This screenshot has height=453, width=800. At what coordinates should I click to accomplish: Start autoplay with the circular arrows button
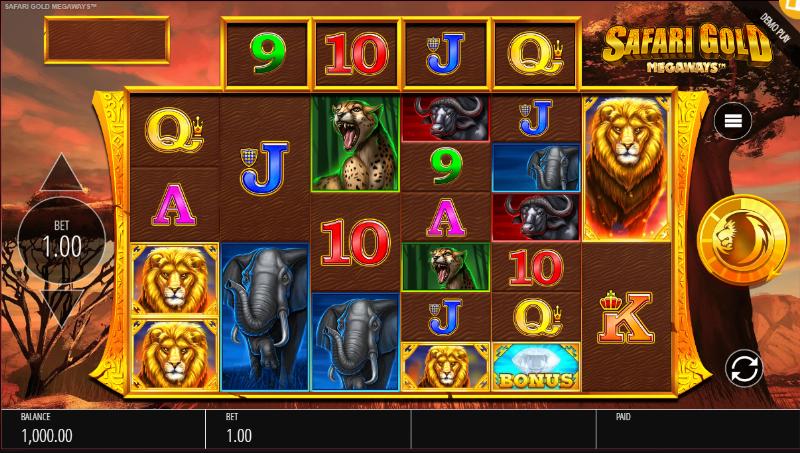(743, 367)
